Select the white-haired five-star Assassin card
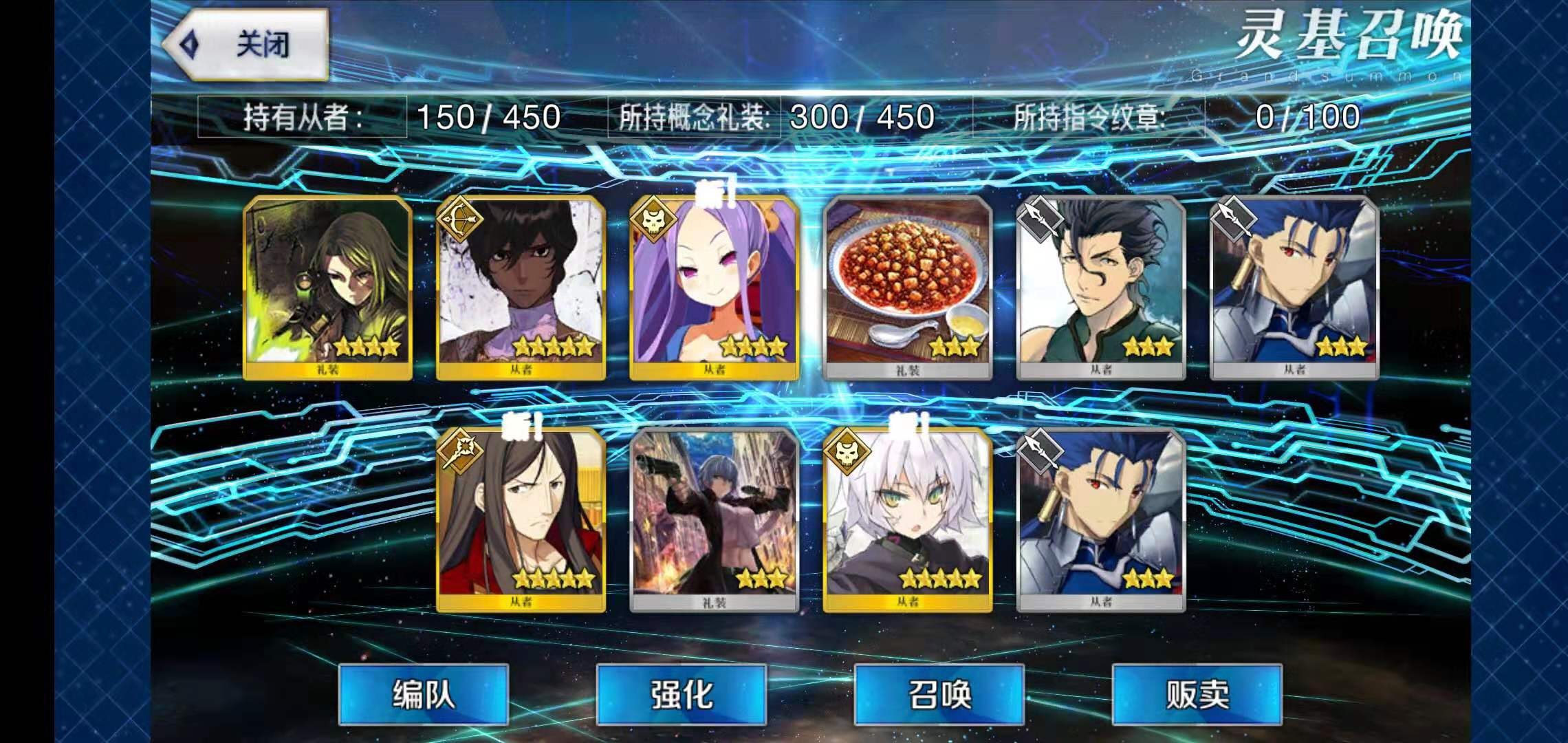 point(908,520)
